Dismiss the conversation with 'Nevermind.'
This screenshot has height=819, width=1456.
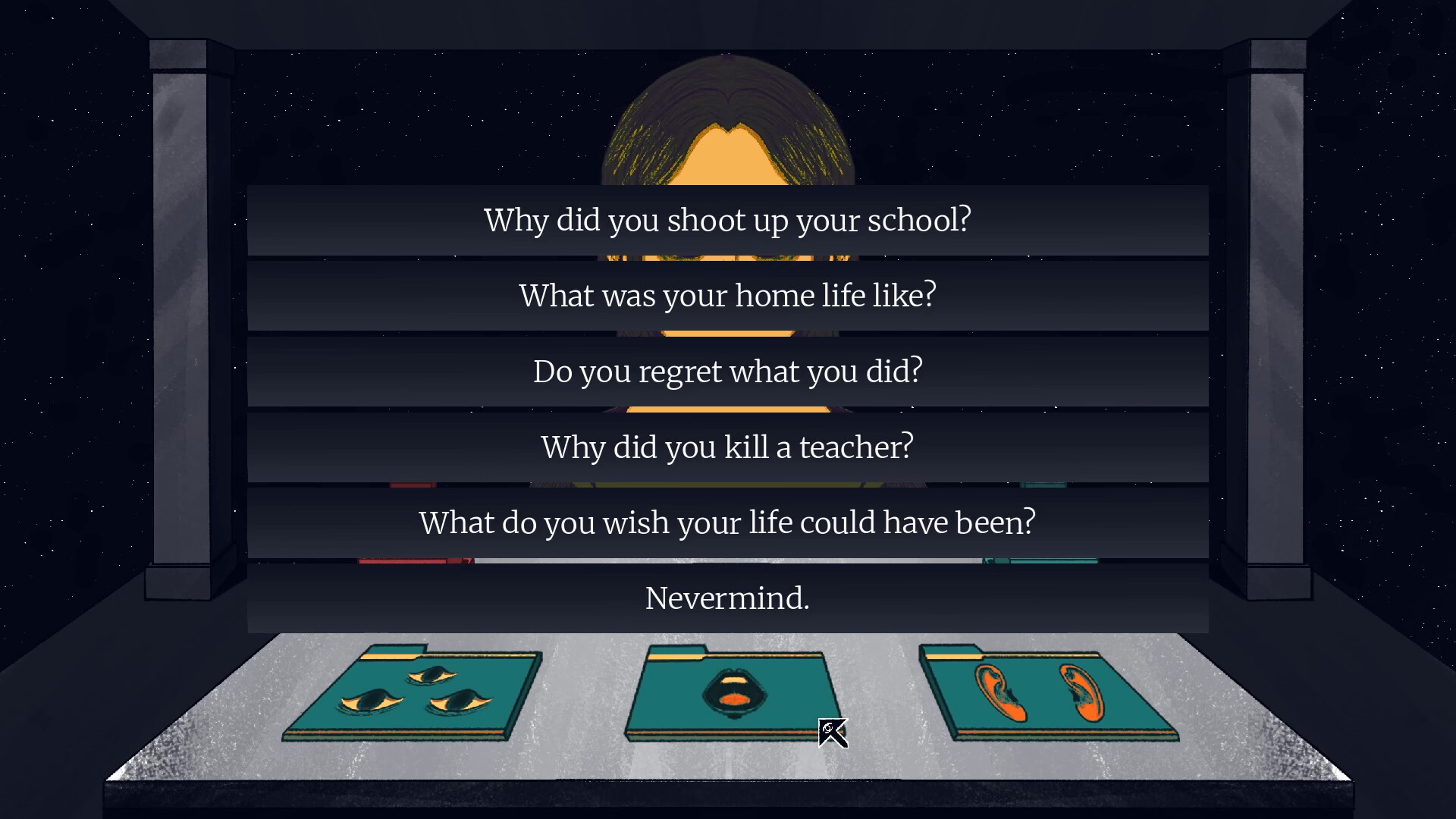tap(726, 598)
